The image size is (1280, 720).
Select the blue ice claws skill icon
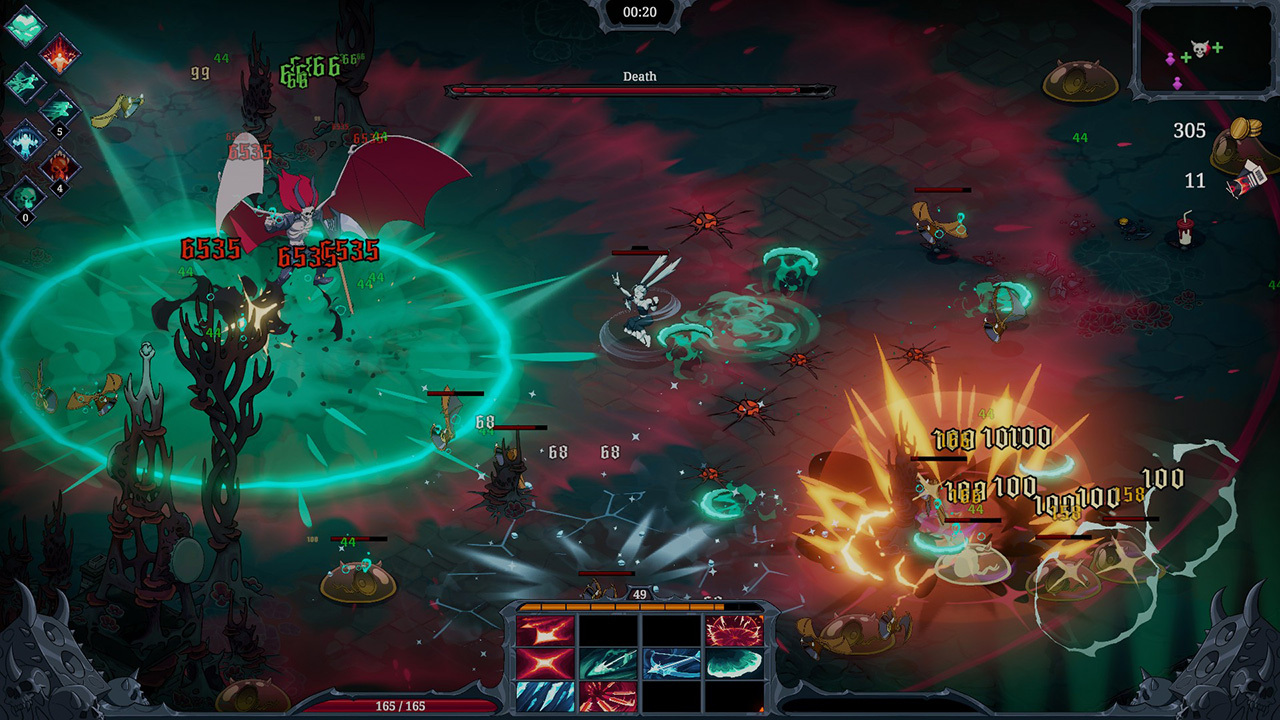pyautogui.click(x=545, y=698)
